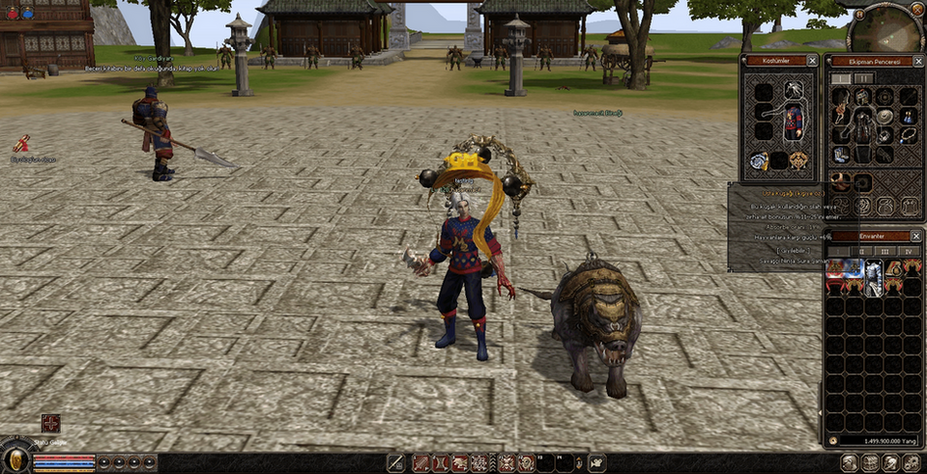Switch to inventory page III
Image resolution: width=927 pixels, height=474 pixels.
[886, 250]
